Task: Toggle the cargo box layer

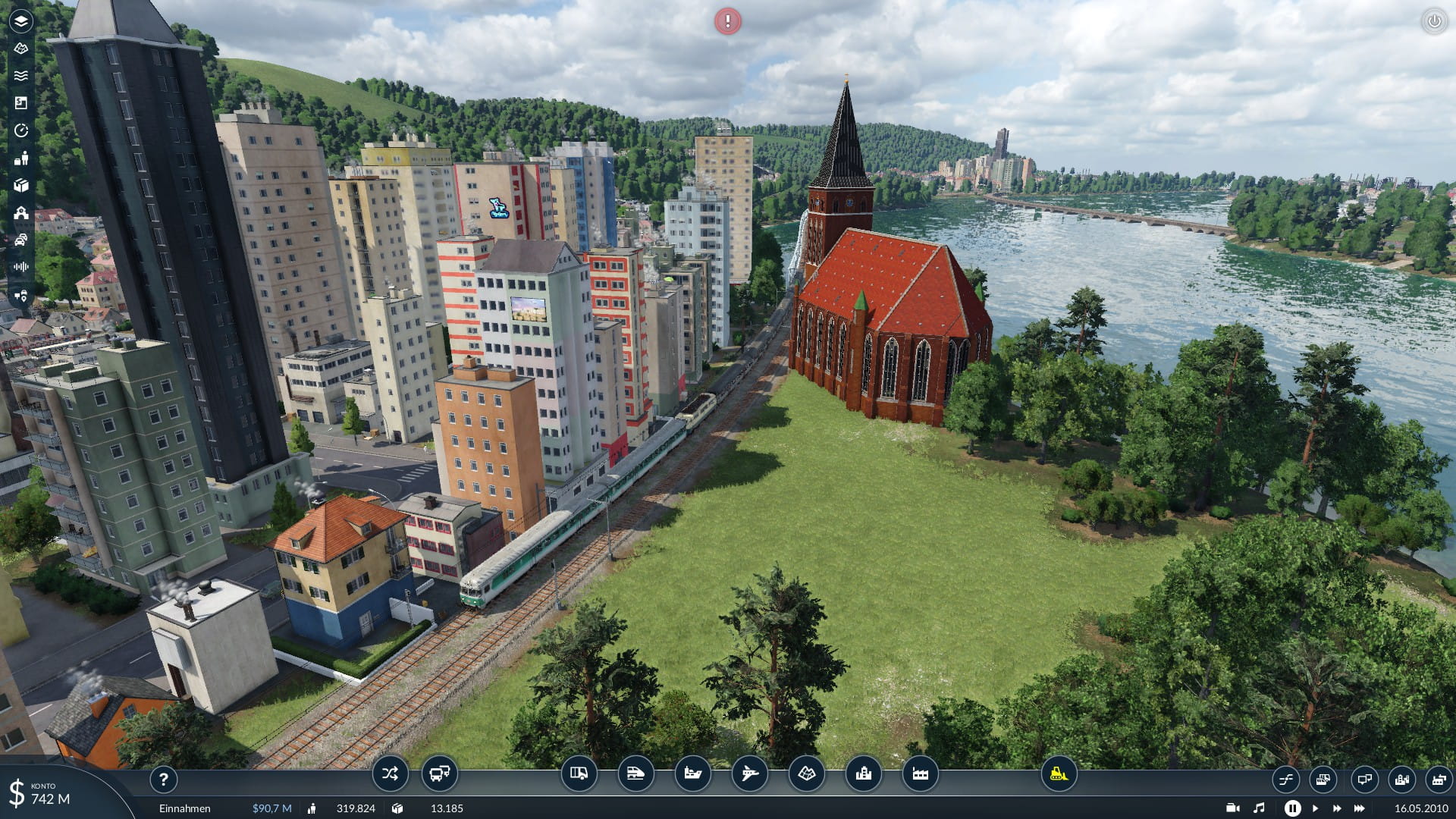Action: click(21, 186)
